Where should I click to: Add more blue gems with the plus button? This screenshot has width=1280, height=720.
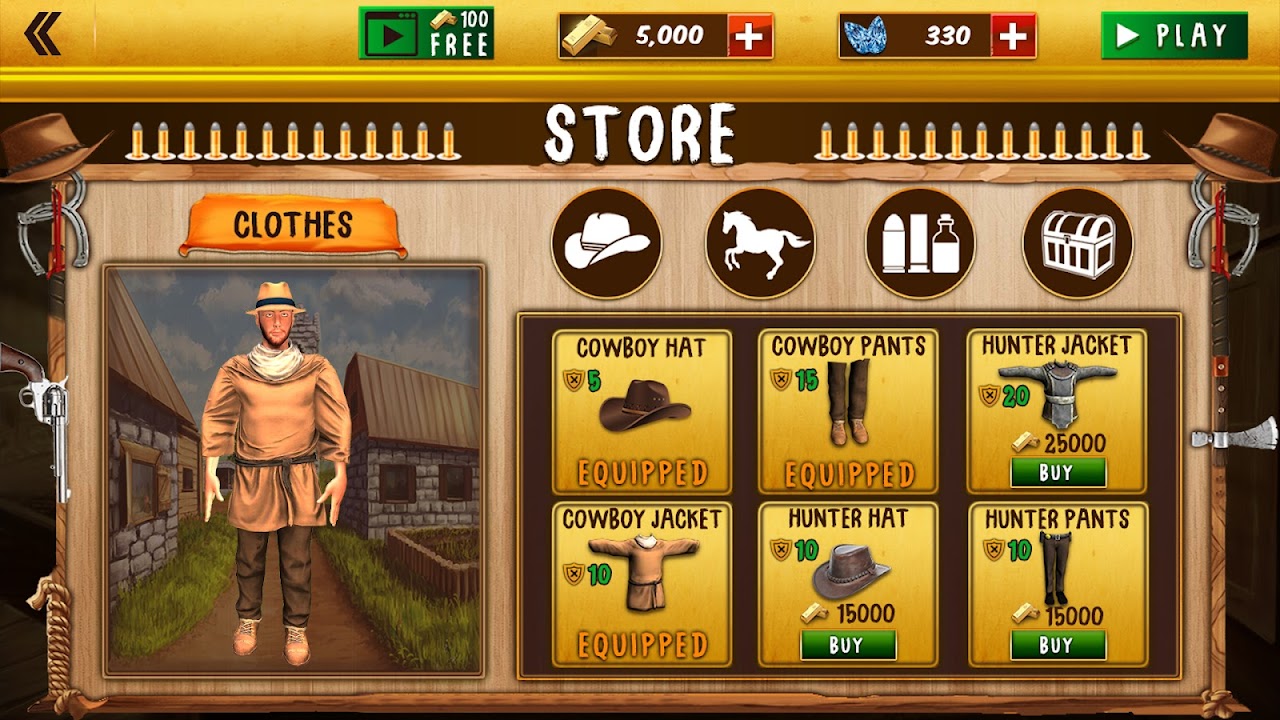(x=1013, y=36)
